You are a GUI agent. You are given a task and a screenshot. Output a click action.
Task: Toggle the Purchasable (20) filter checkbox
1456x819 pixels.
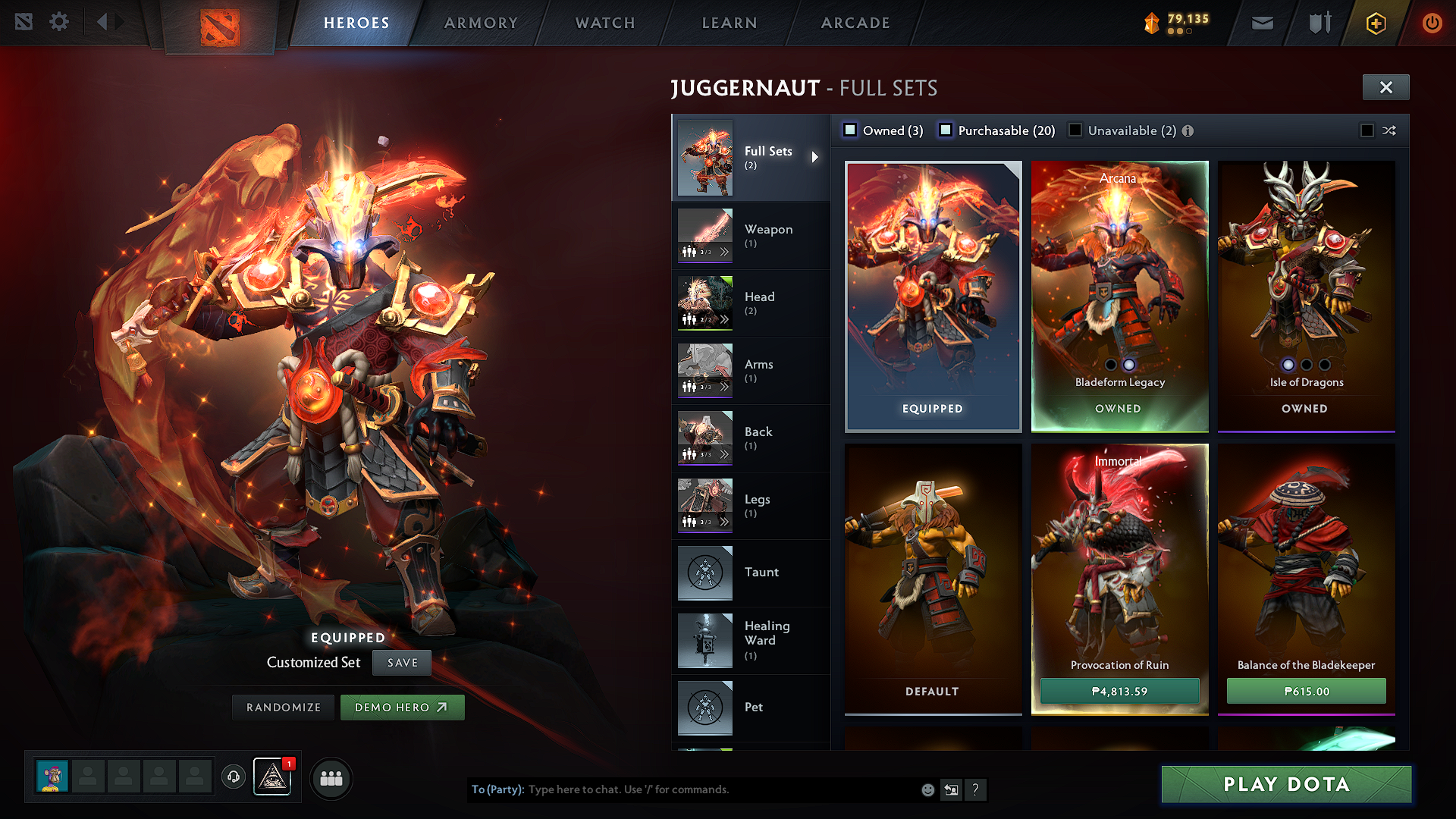[946, 130]
